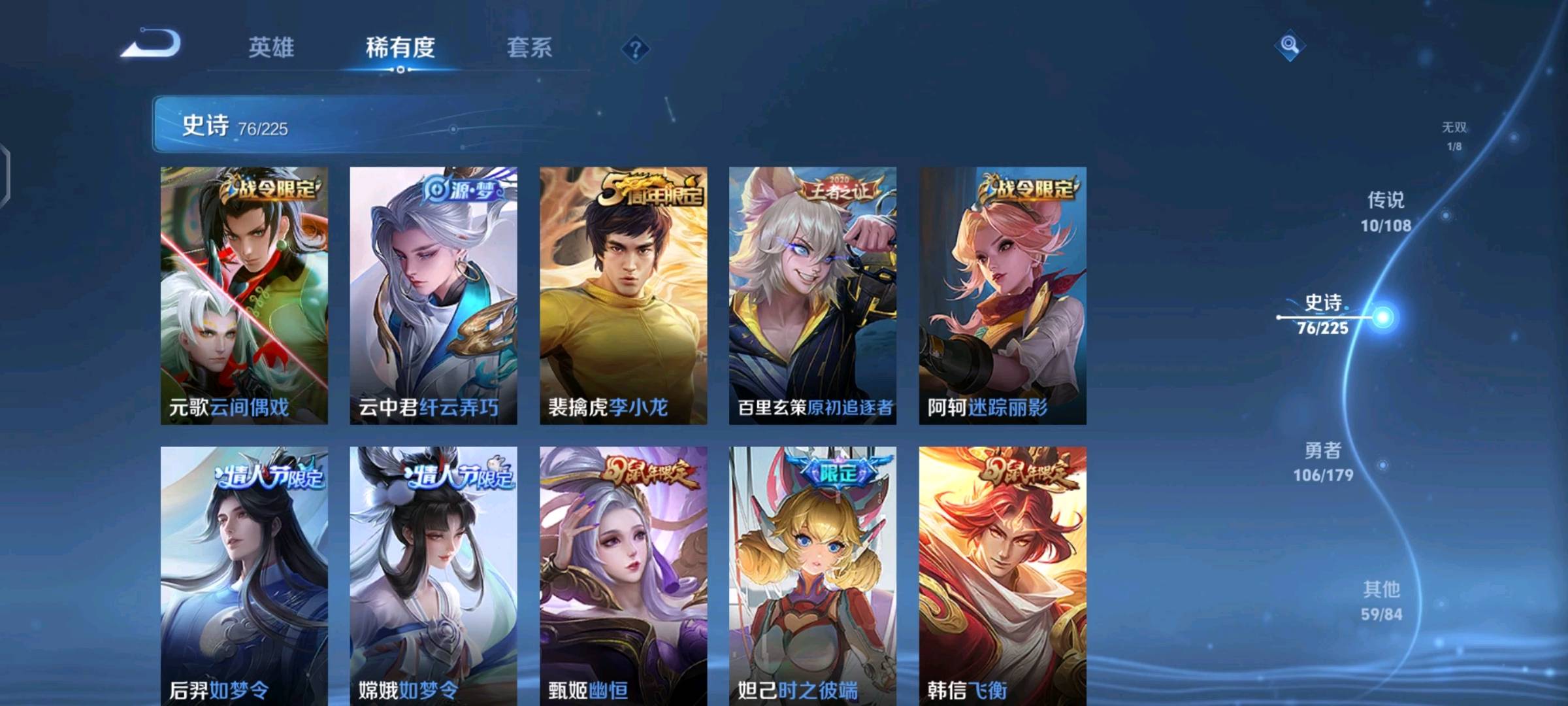Jump to the 勇者 rarity section
1568x706 pixels.
(x=1323, y=462)
